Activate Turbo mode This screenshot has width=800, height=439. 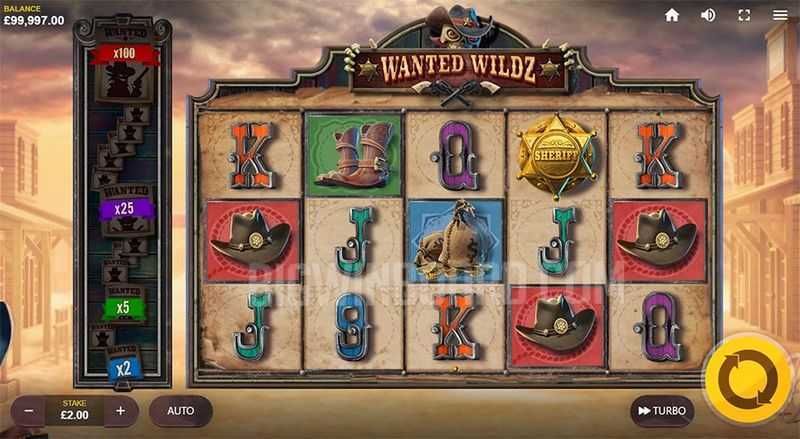(662, 411)
